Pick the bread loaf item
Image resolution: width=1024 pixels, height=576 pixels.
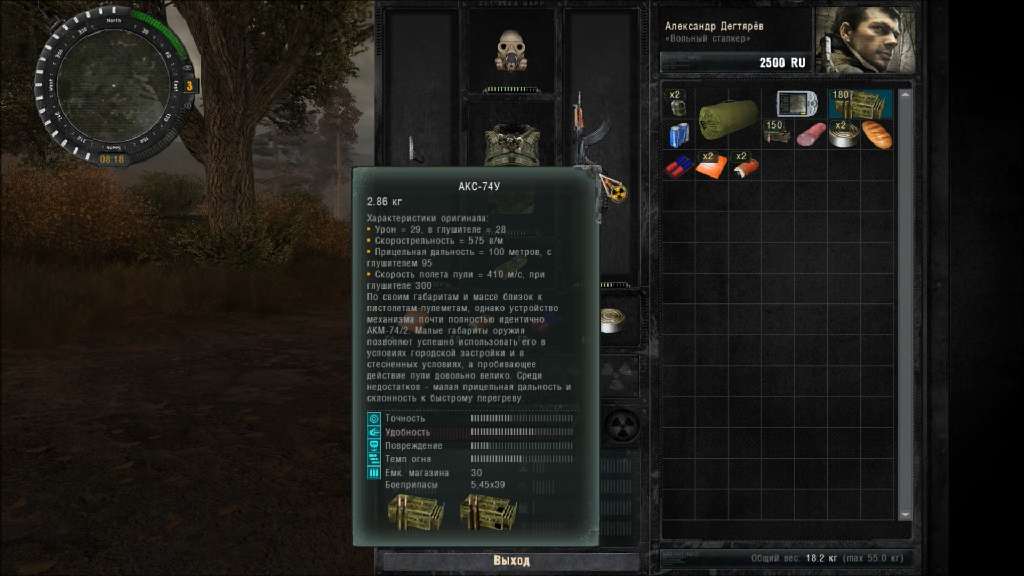(877, 135)
